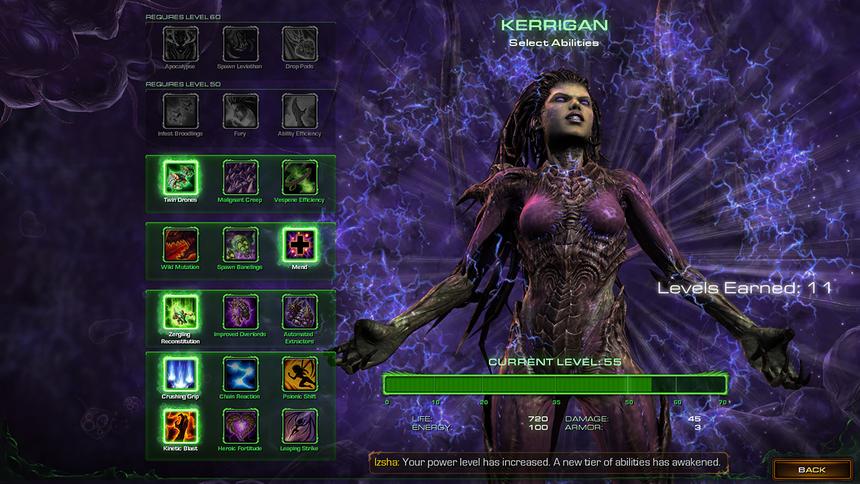
Task: Choose the Spawn Banelings ability
Action: pos(240,244)
